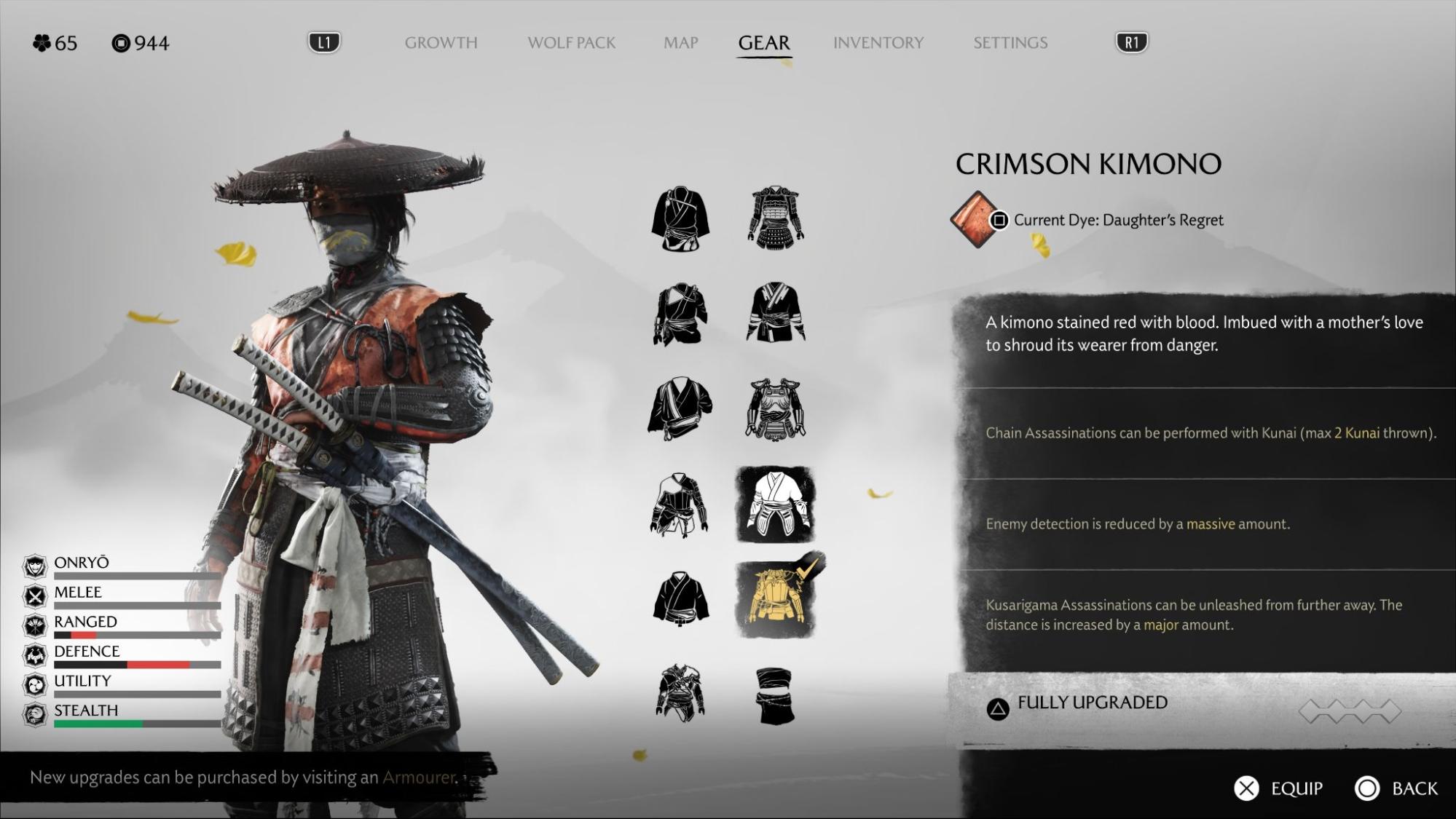The height and width of the screenshot is (819, 1456).
Task: Select the gold equipped armour with checkmark
Action: pyautogui.click(x=776, y=598)
